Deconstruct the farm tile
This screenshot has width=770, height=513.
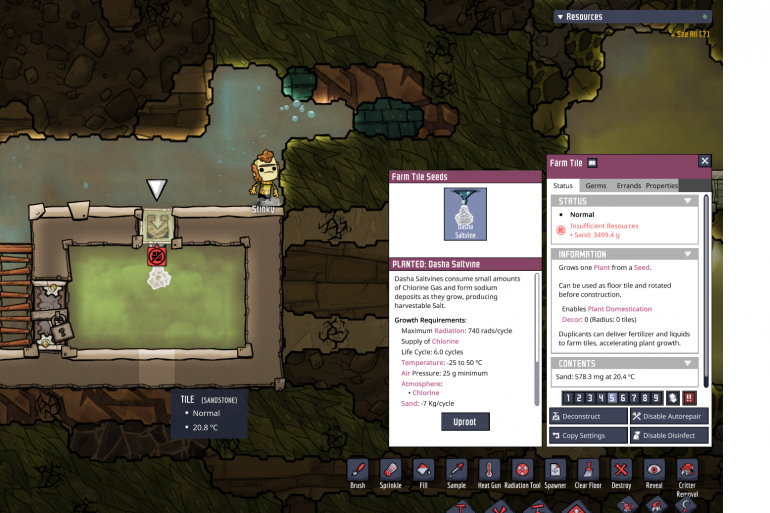[588, 416]
